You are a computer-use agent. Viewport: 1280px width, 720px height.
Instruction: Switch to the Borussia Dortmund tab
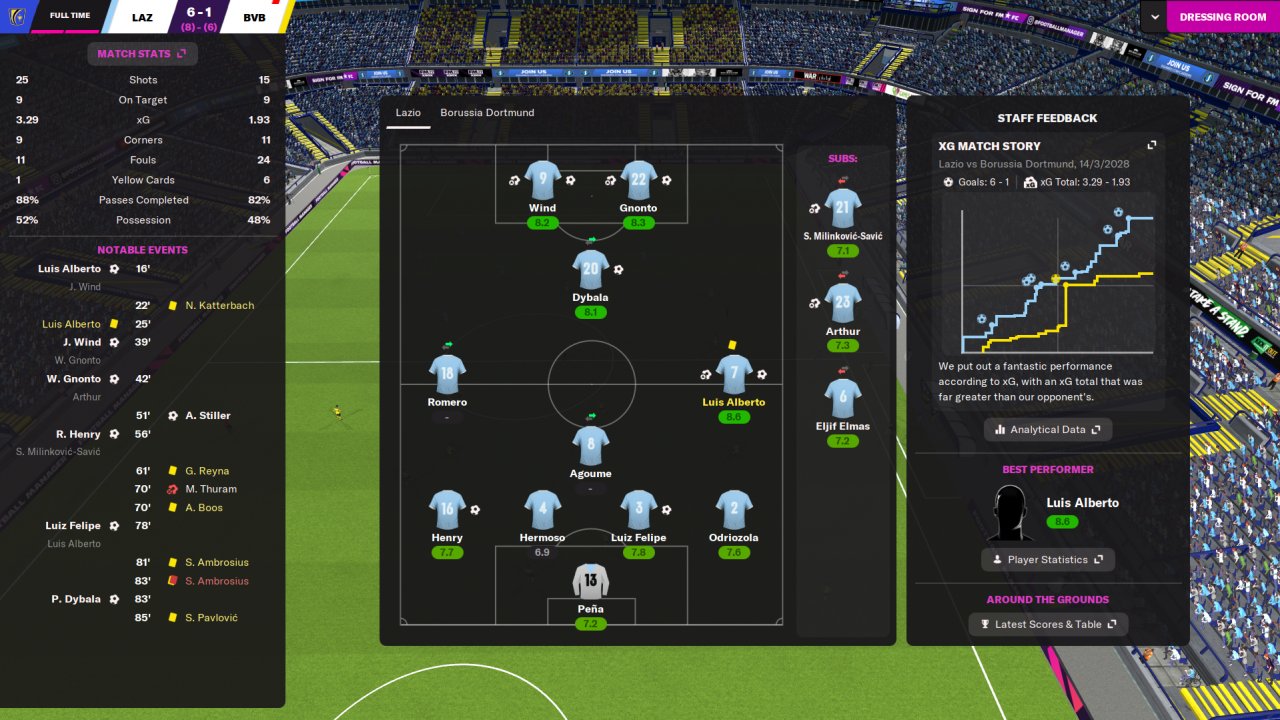point(487,113)
